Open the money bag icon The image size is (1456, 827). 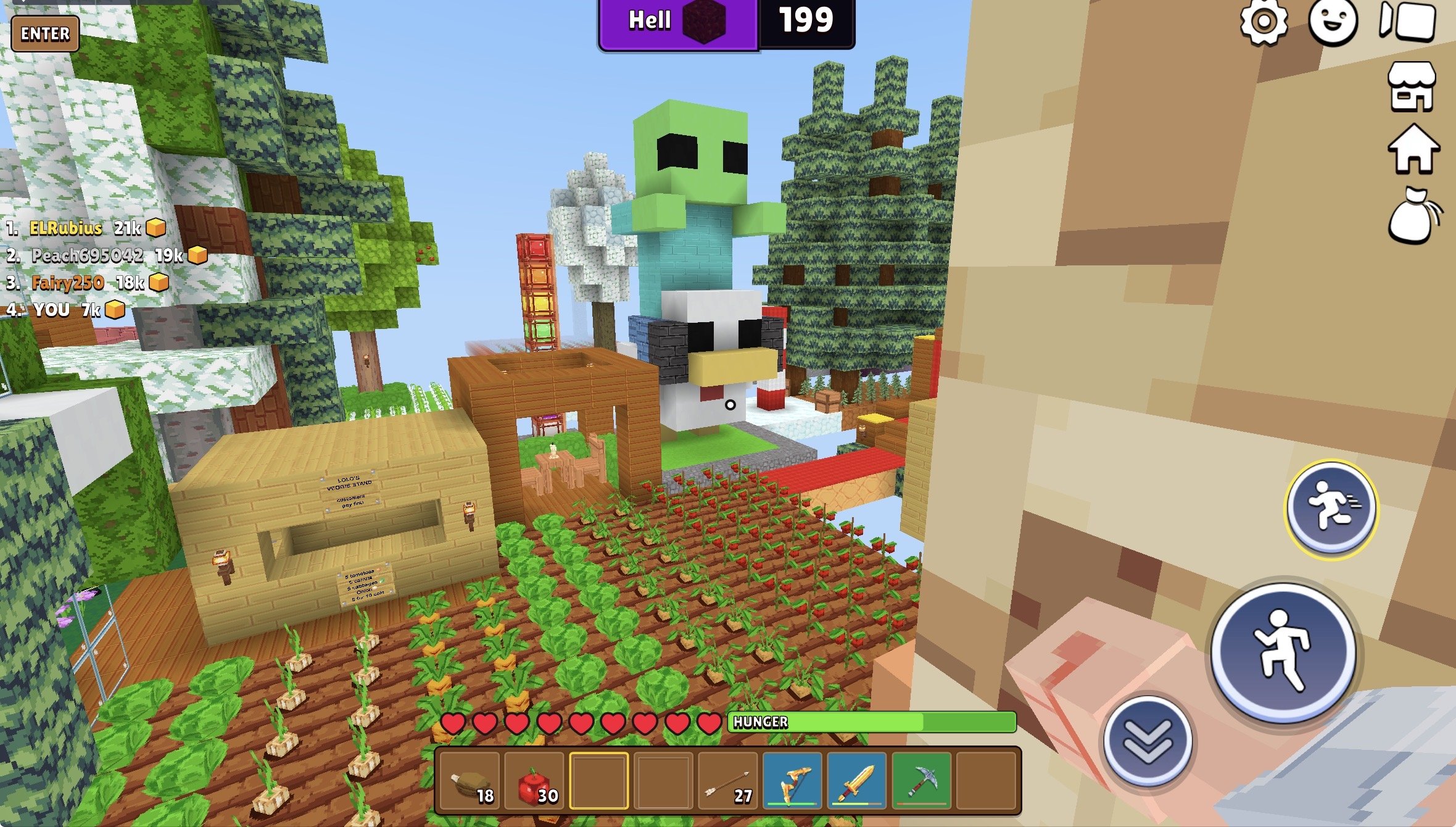pyautogui.click(x=1414, y=216)
